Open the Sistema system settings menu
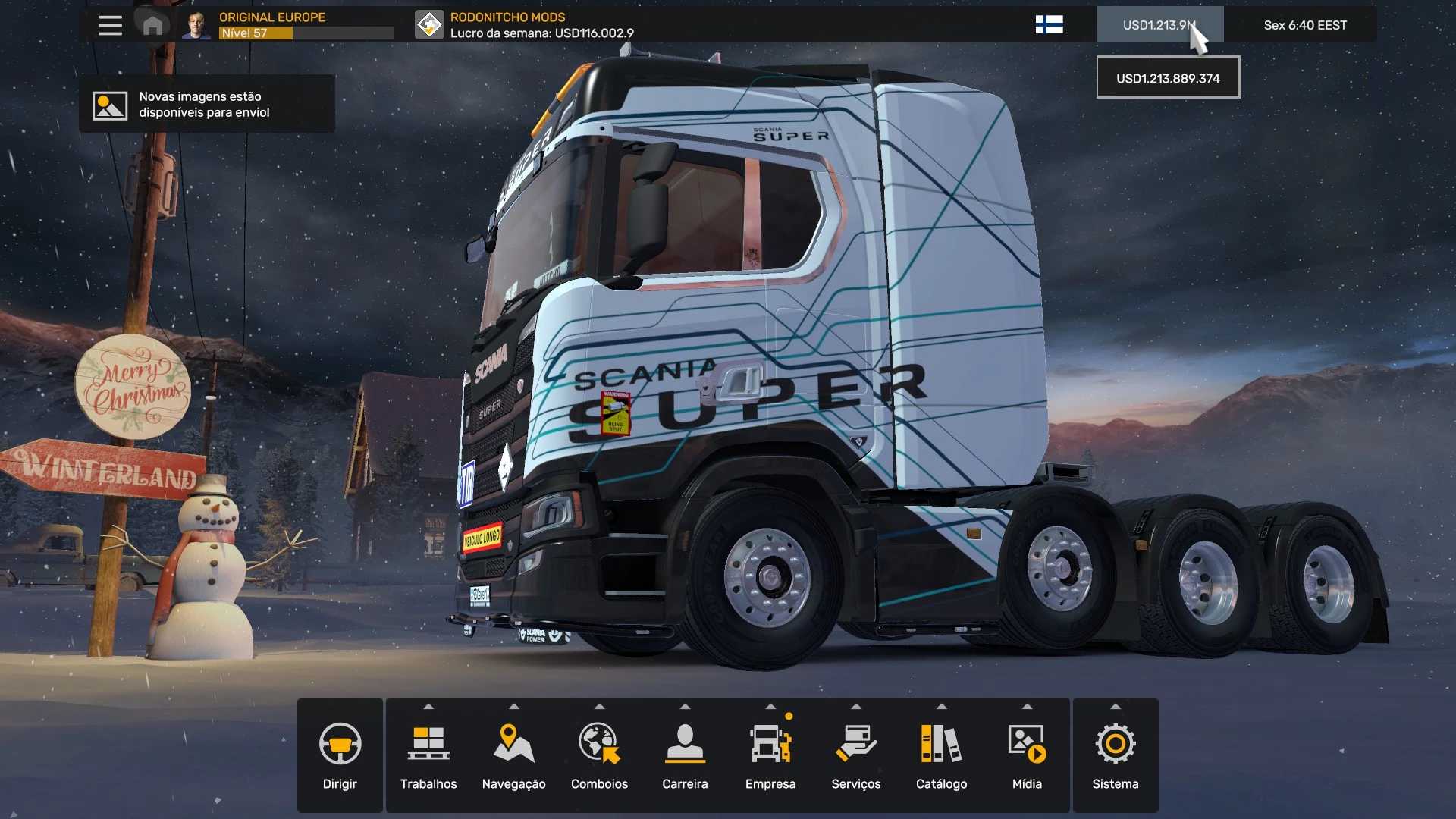This screenshot has height=819, width=1456. coord(1115,755)
